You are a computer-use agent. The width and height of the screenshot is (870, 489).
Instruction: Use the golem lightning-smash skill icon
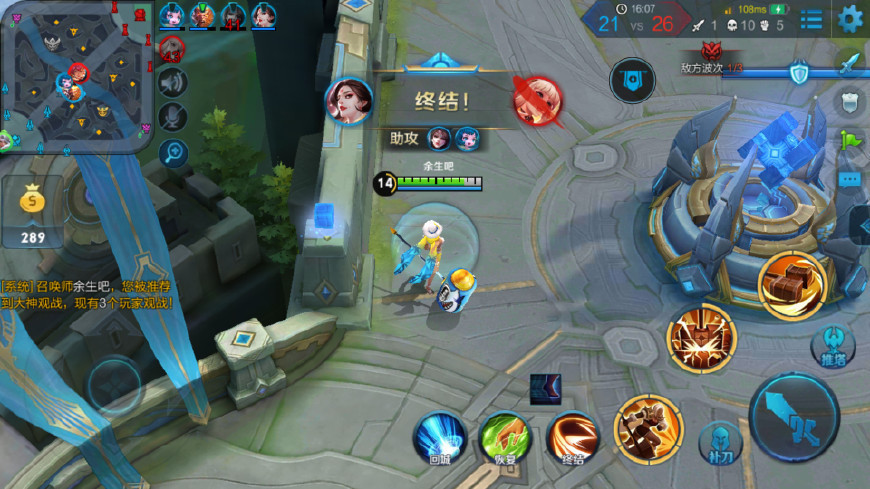pyautogui.click(x=701, y=338)
